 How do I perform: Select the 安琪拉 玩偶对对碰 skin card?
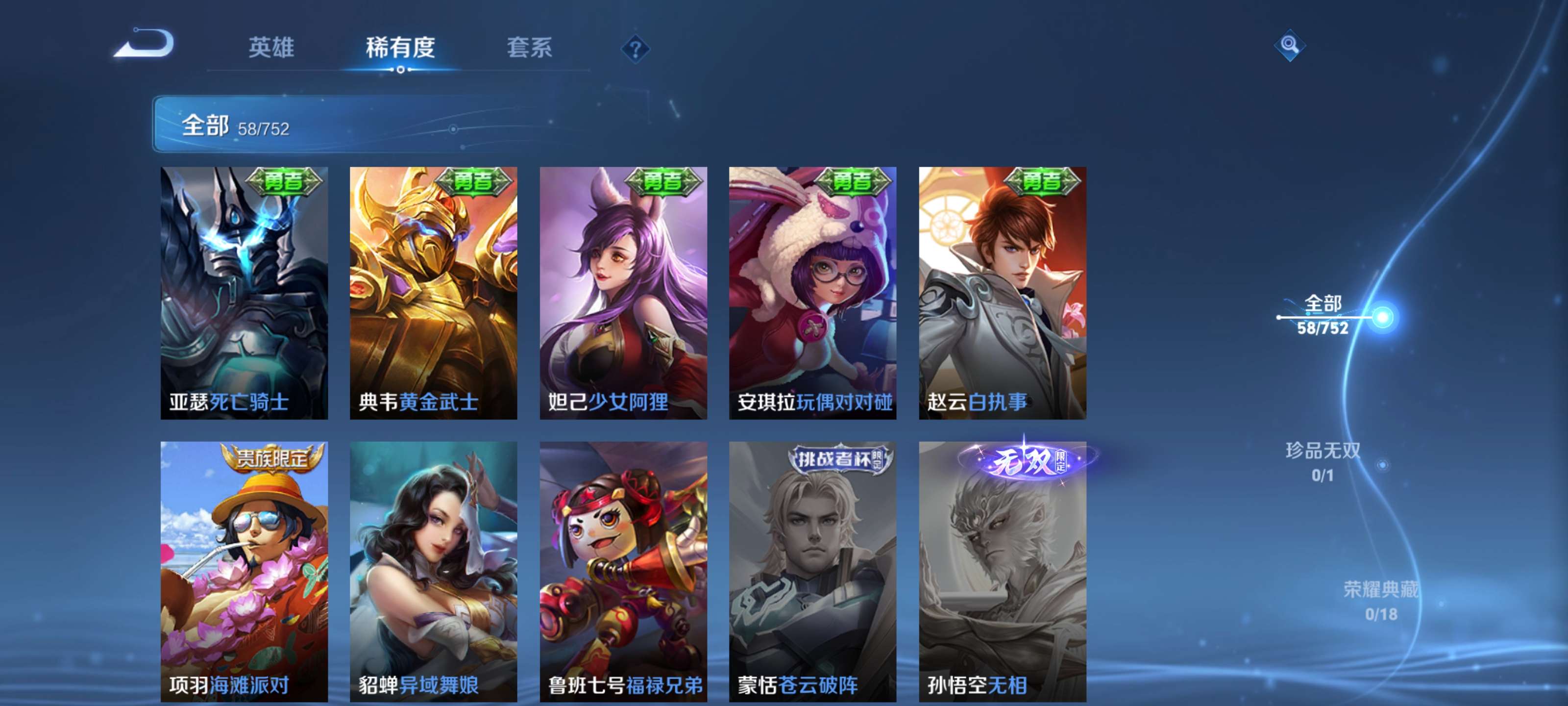click(812, 292)
